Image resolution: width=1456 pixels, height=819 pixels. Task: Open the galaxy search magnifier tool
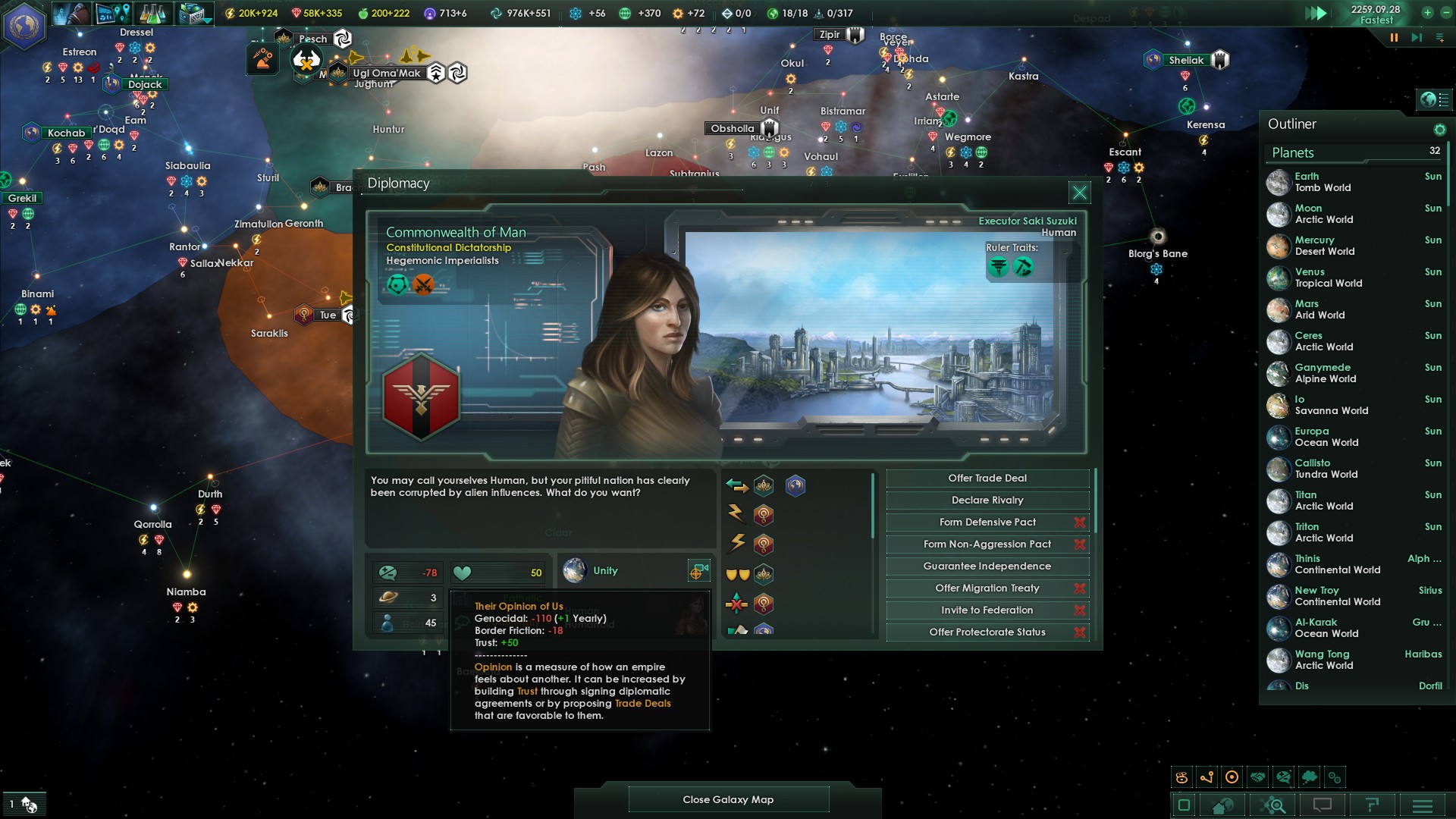click(x=1271, y=805)
